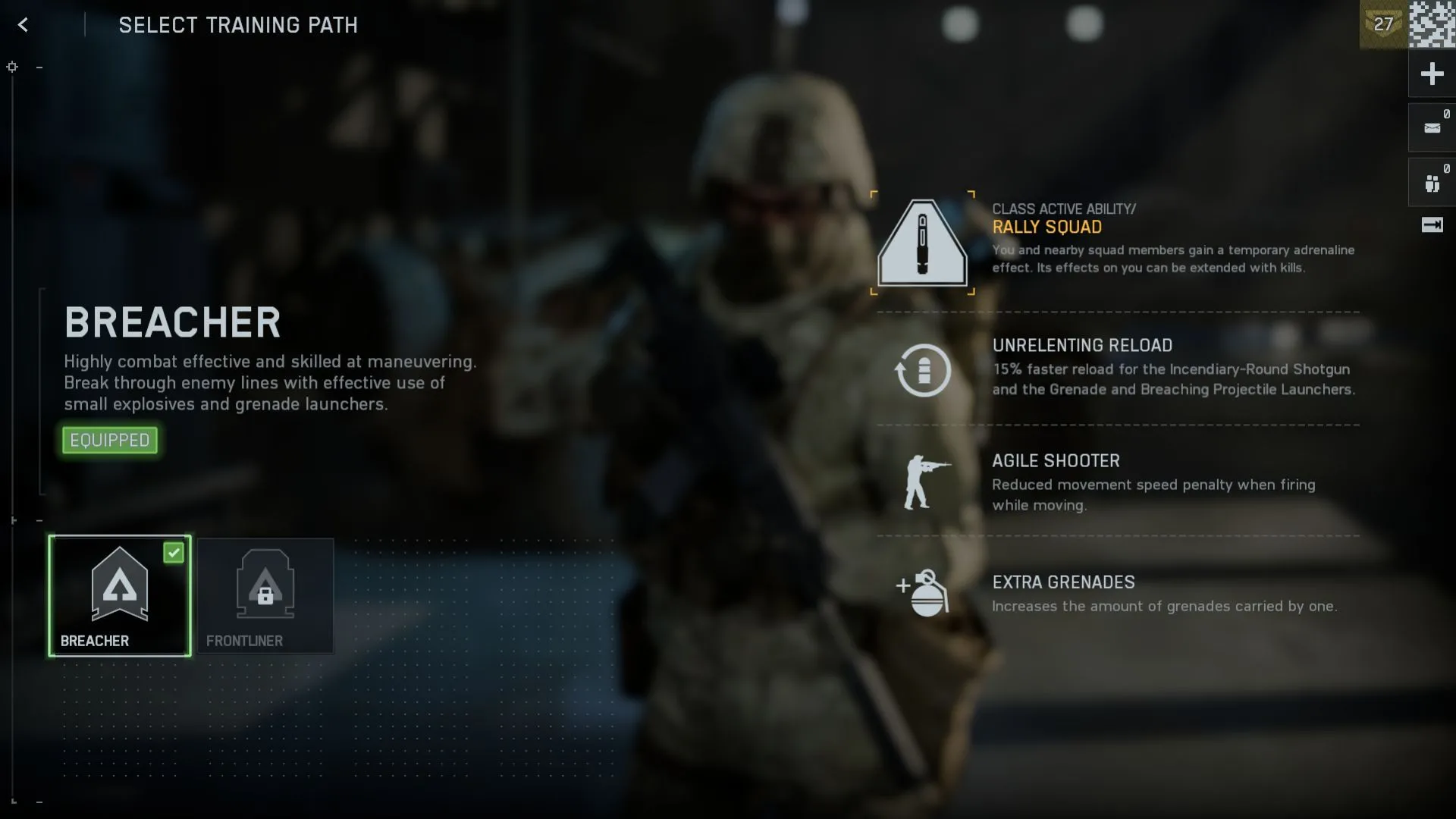Image resolution: width=1456 pixels, height=819 pixels.
Task: Toggle the Breacher selection checkmark
Action: (x=174, y=553)
